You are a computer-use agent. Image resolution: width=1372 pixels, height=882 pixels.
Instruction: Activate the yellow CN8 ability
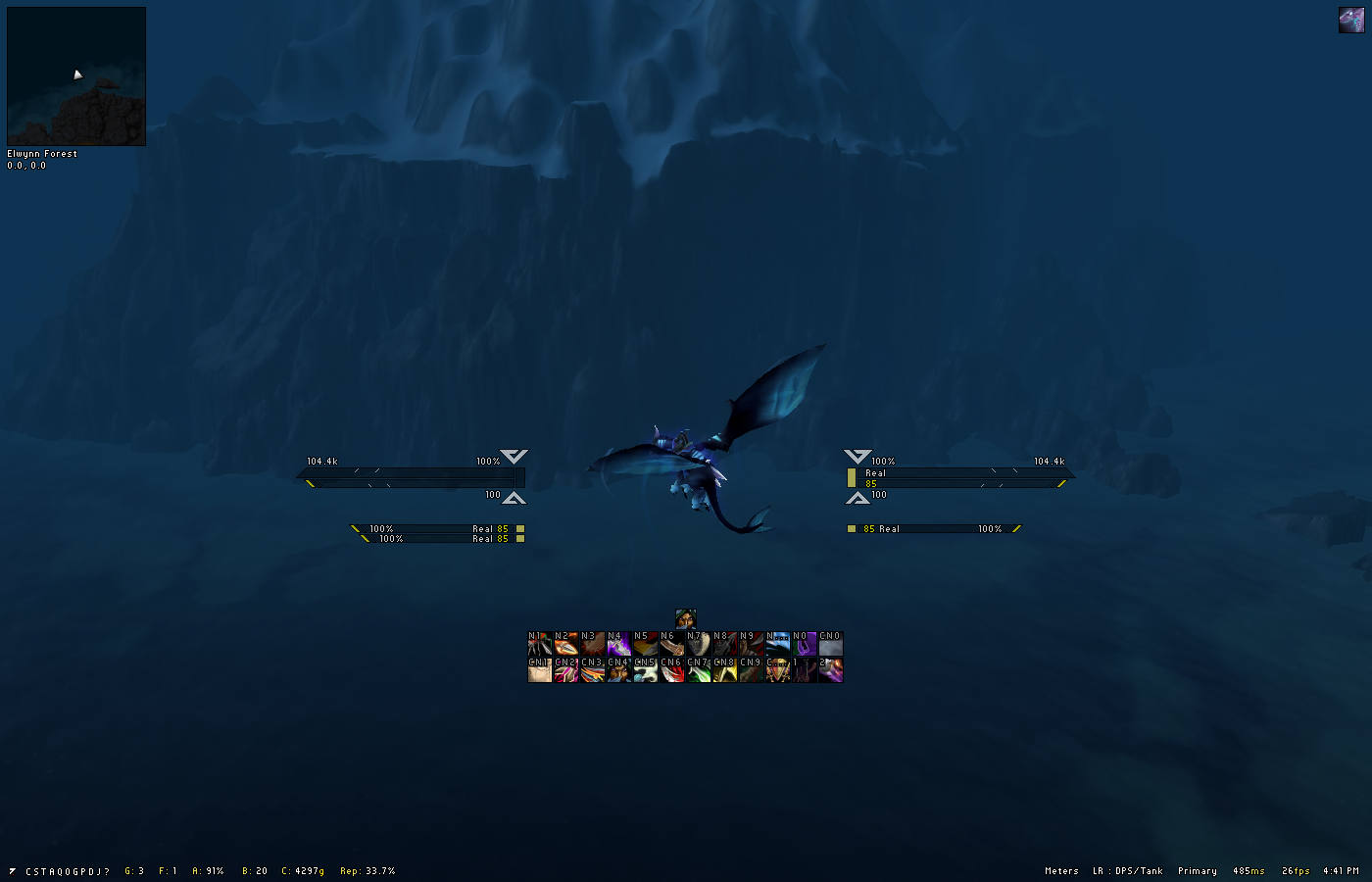725,670
